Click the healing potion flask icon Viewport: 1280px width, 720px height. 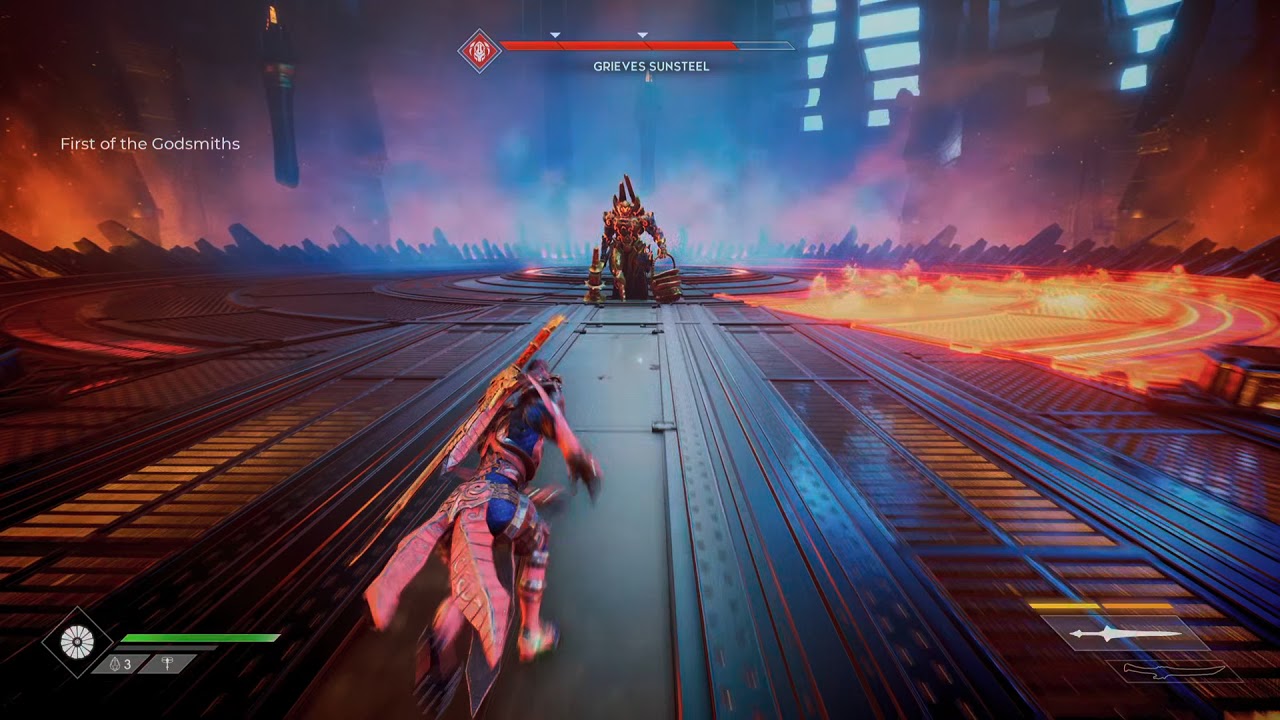point(115,663)
